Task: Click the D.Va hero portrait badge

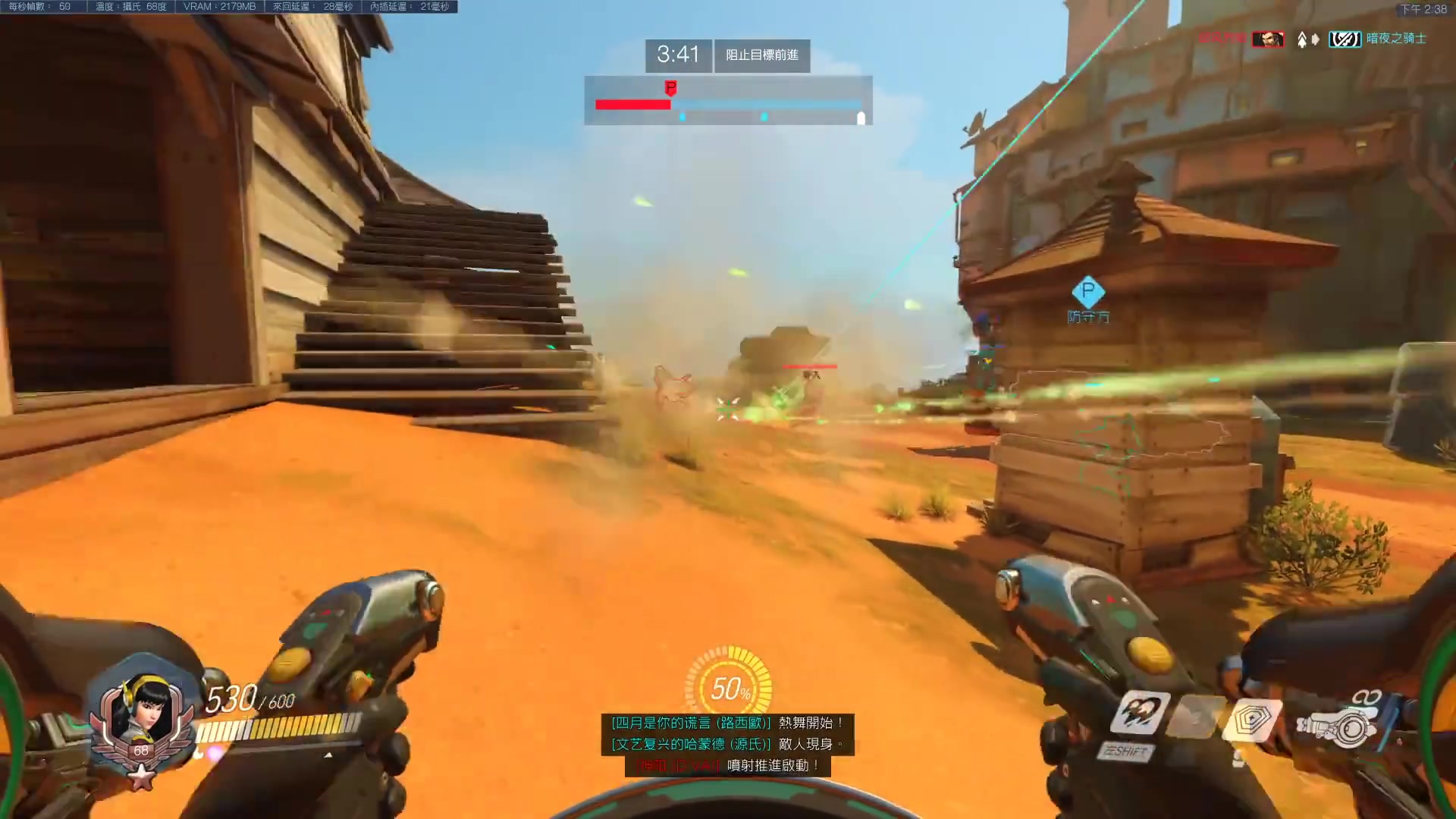Action: [142, 720]
